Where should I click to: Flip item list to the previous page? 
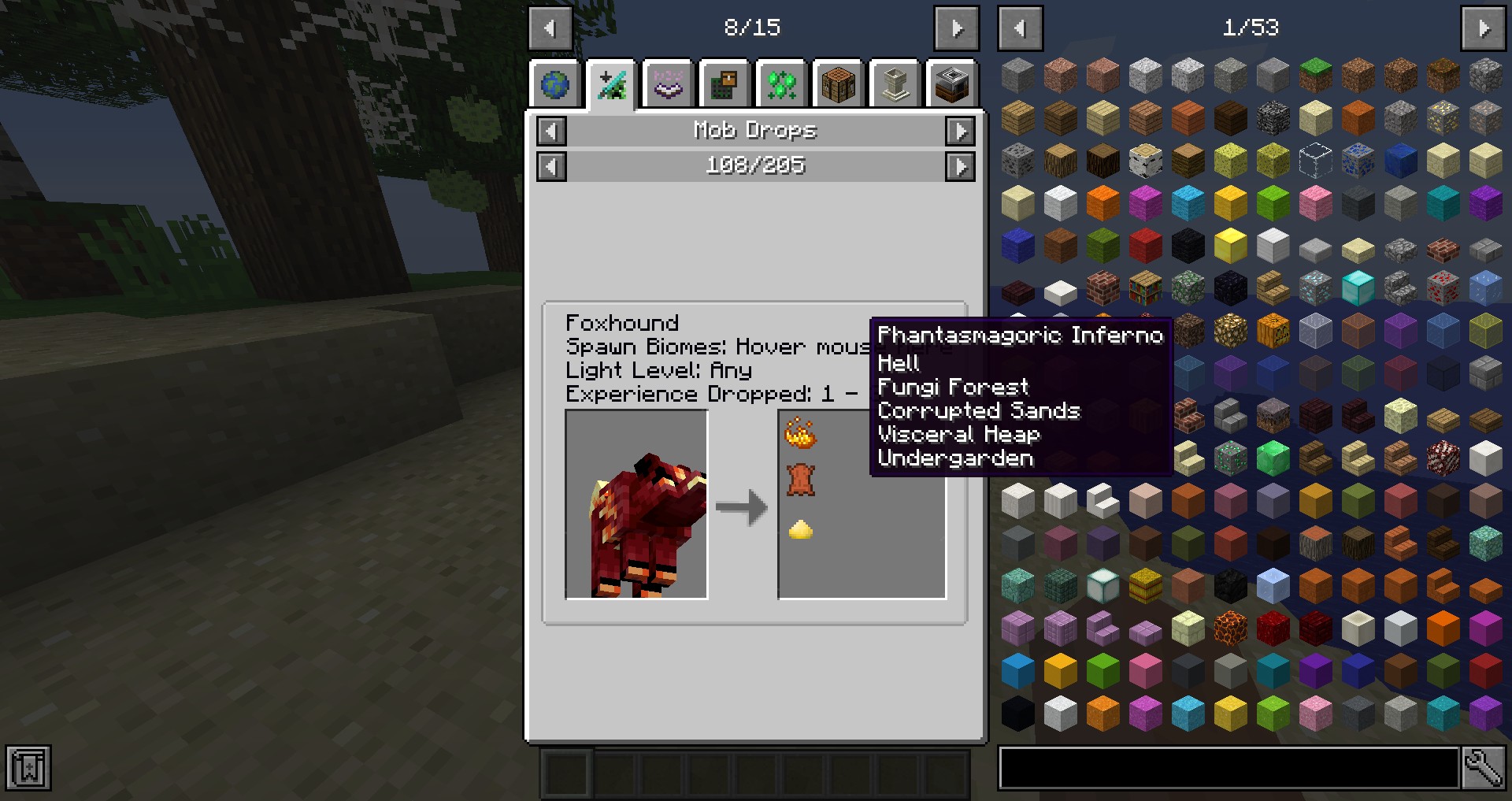1020,28
